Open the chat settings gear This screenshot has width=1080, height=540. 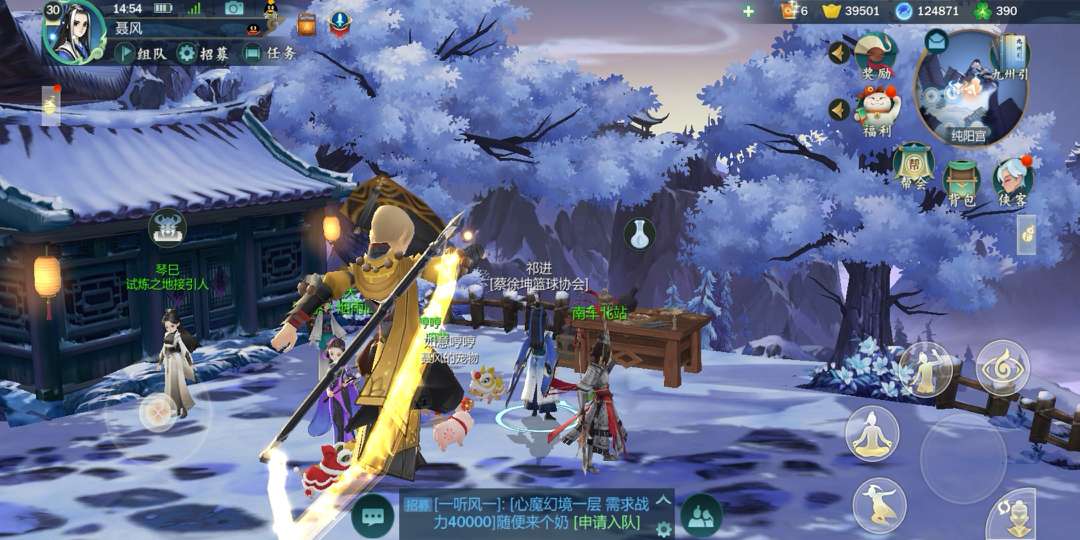[663, 528]
